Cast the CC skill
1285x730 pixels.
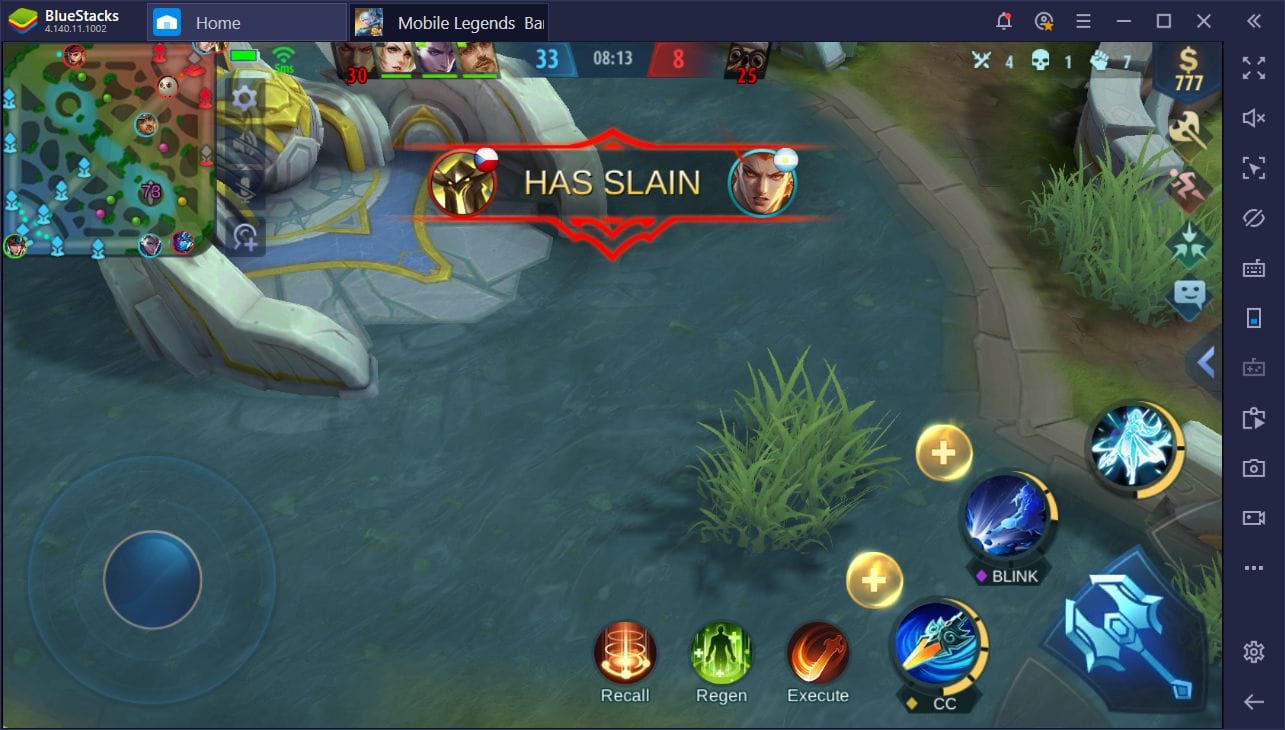pyautogui.click(x=938, y=645)
